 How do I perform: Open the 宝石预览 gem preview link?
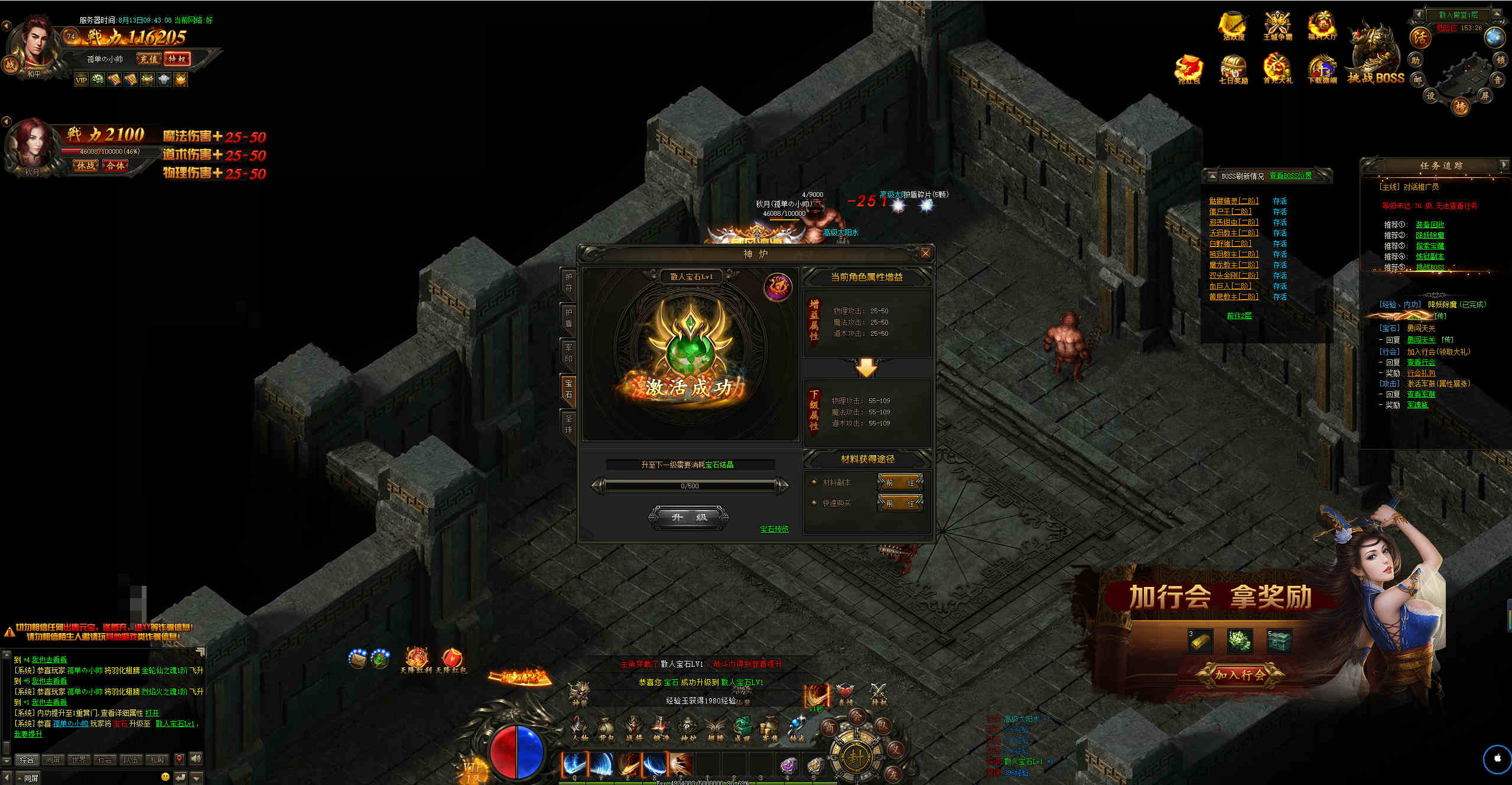click(x=774, y=529)
